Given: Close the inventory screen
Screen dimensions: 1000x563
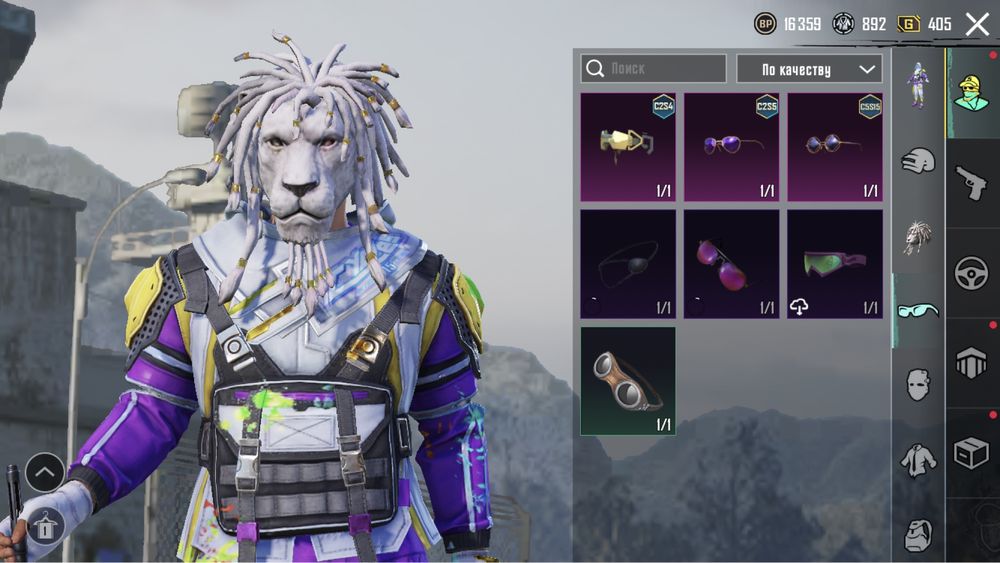Looking at the screenshot, I should (x=976, y=24).
